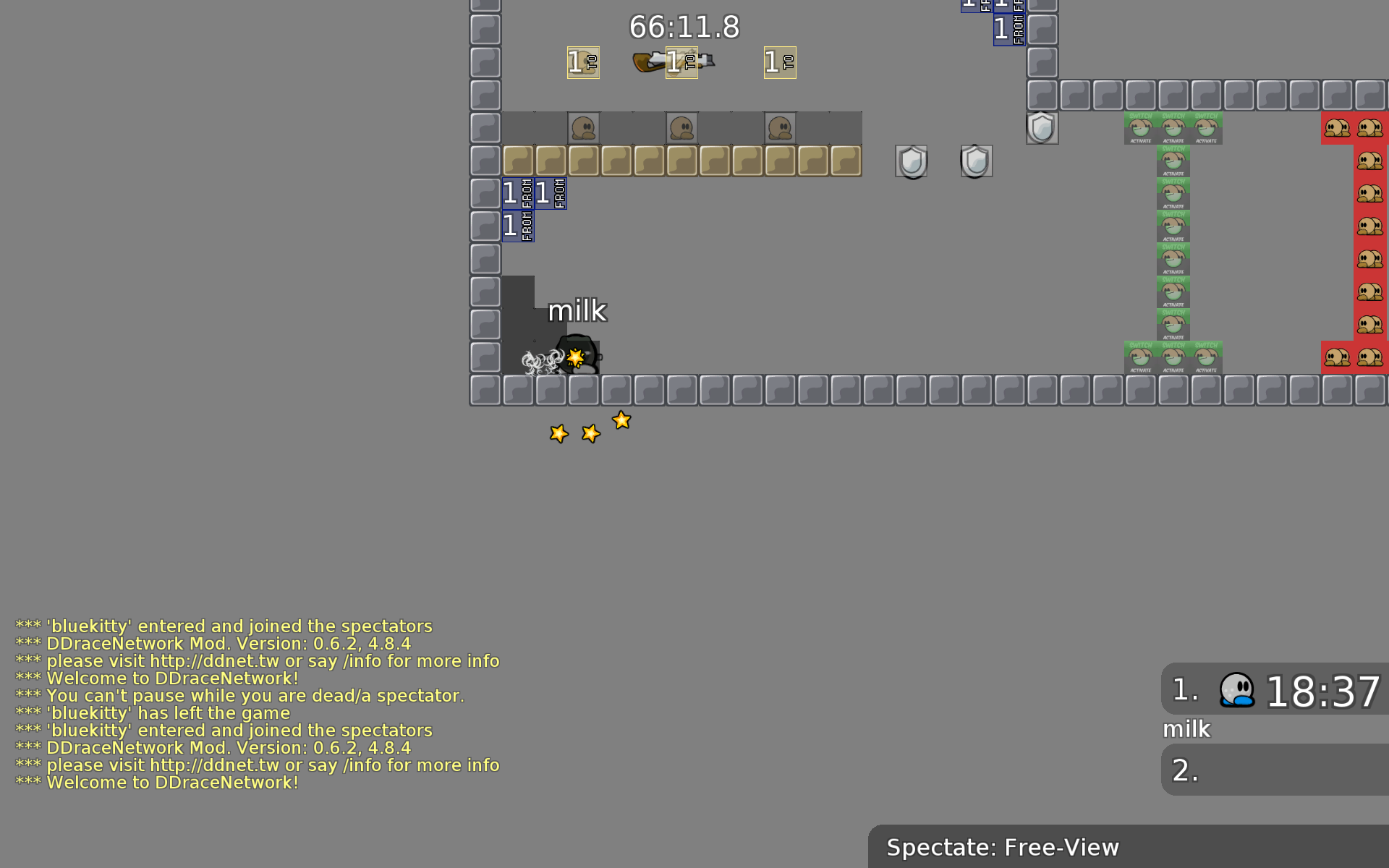Click a star emote below the floor
Viewport: 1389px width, 868px height.
click(x=590, y=433)
